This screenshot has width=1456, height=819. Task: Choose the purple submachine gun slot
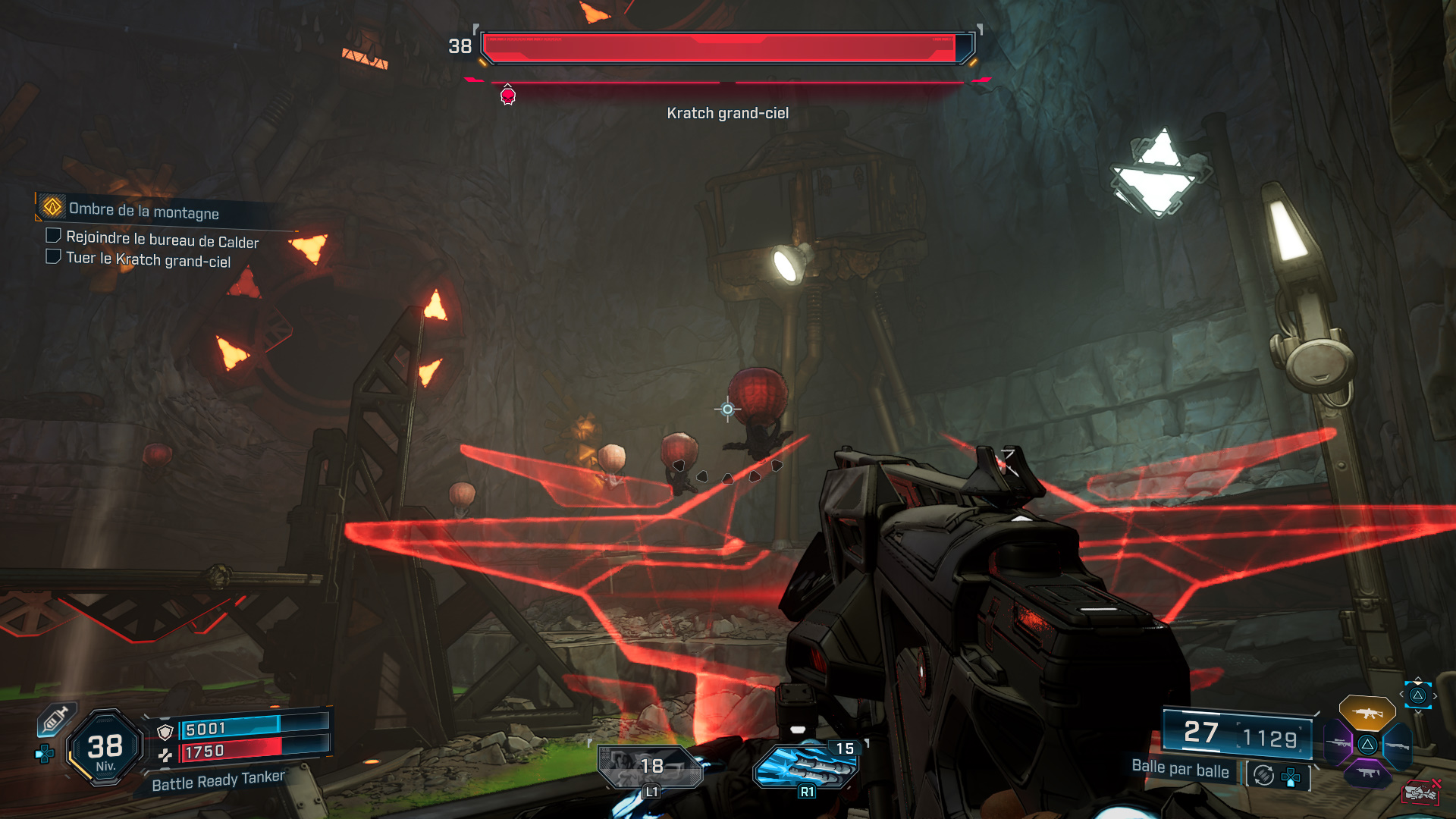pyautogui.click(x=1368, y=773)
